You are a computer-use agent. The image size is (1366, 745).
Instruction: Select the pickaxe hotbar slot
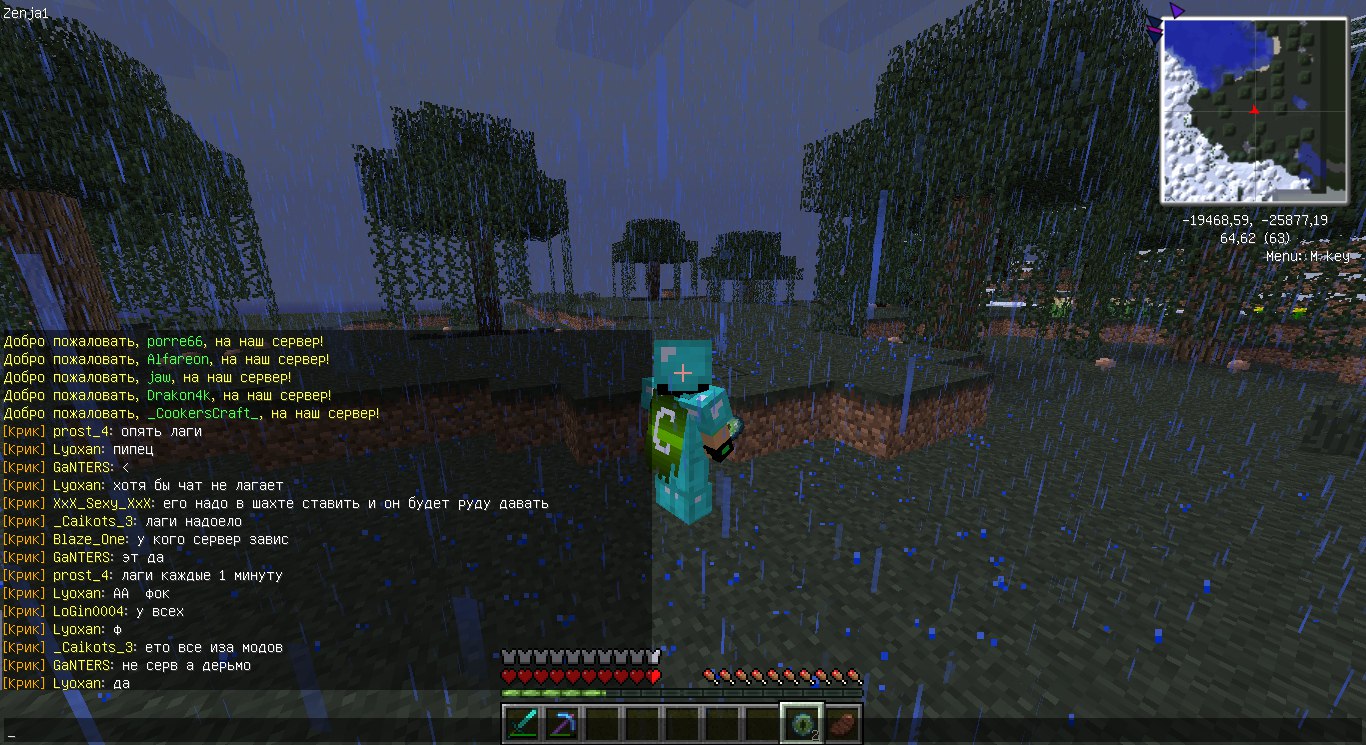[561, 722]
